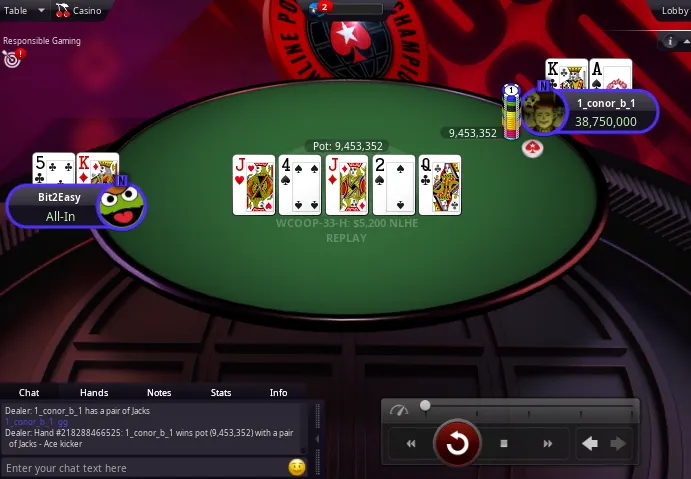691x479 pixels.
Task: Switch to the Chat tab
Action: coord(29,393)
